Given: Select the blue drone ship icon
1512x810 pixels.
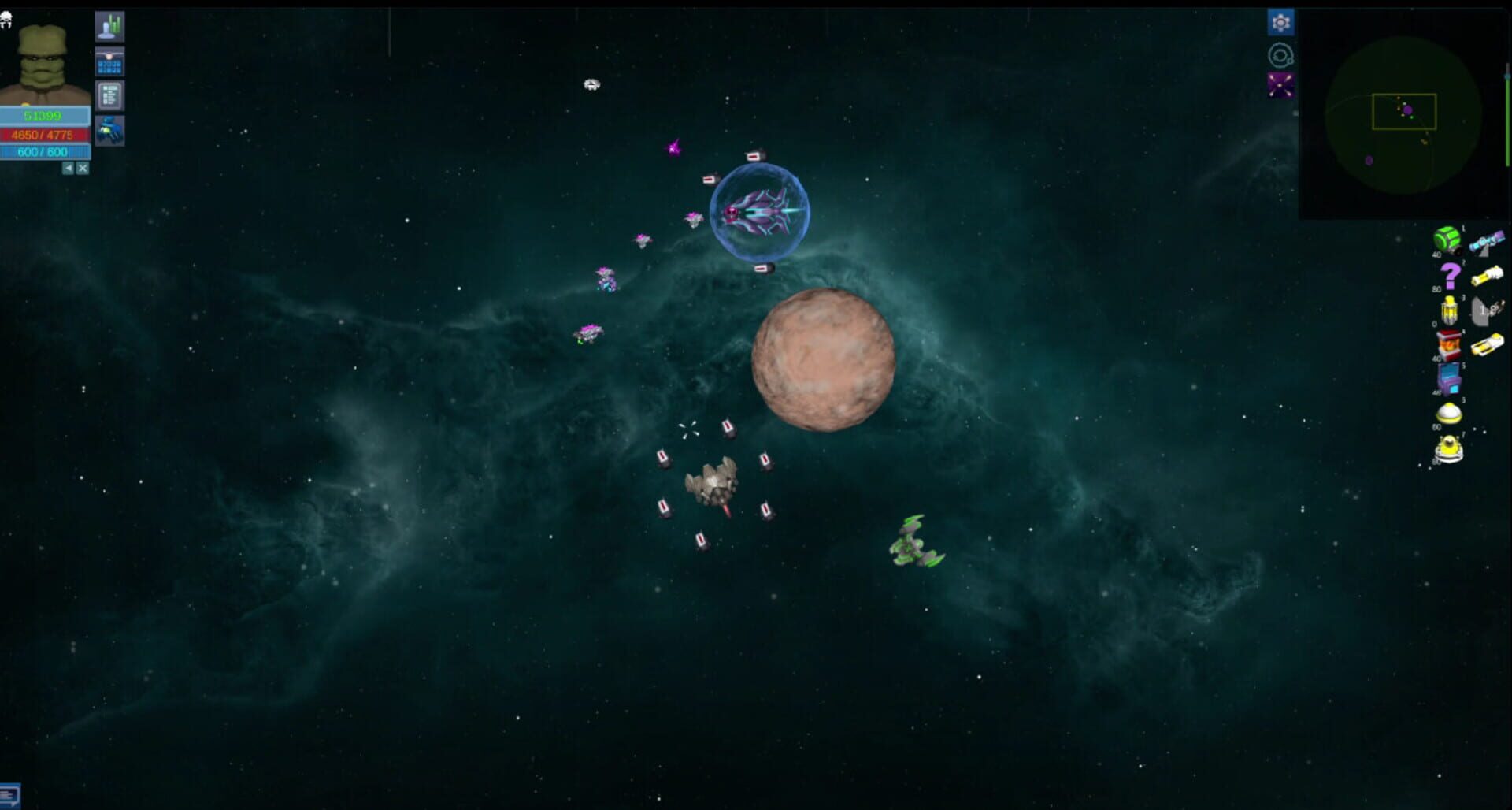Looking at the screenshot, I should 110,129.
